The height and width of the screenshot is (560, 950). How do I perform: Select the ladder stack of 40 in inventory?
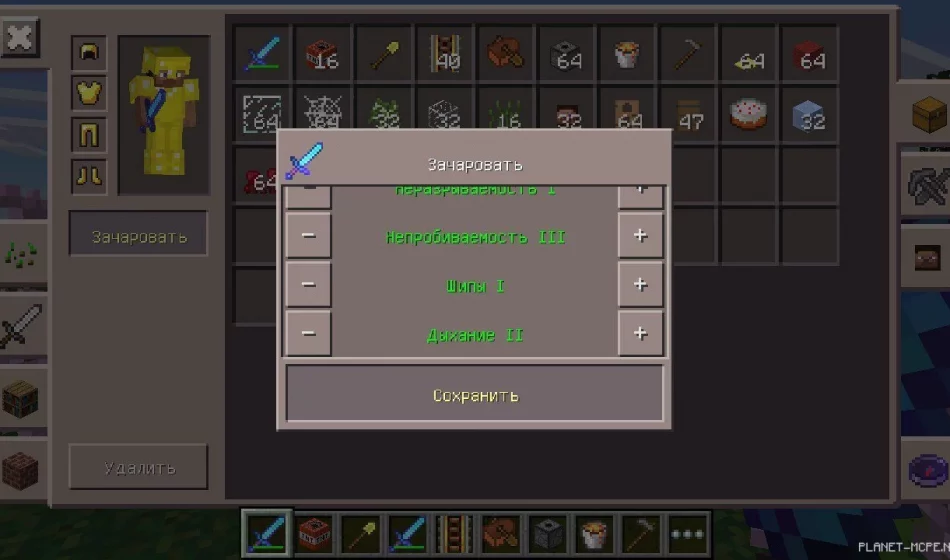[x=444, y=53]
